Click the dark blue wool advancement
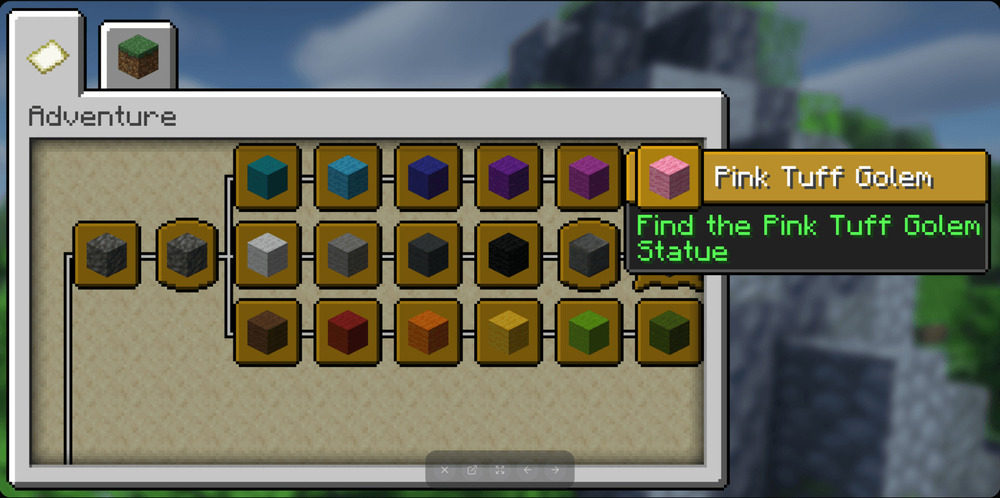Image resolution: width=1000 pixels, height=498 pixels. point(428,178)
